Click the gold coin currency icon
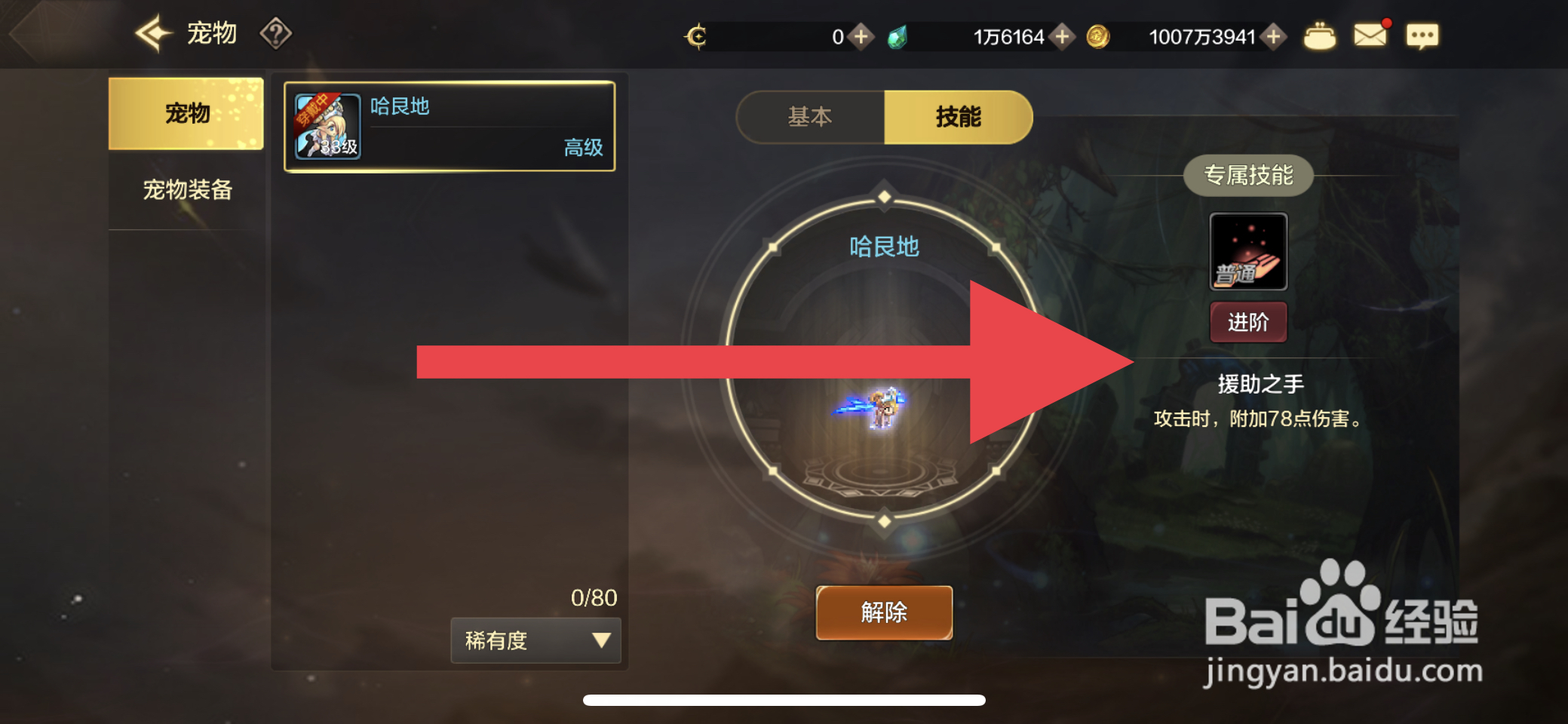The image size is (1568, 724). click(x=1100, y=35)
